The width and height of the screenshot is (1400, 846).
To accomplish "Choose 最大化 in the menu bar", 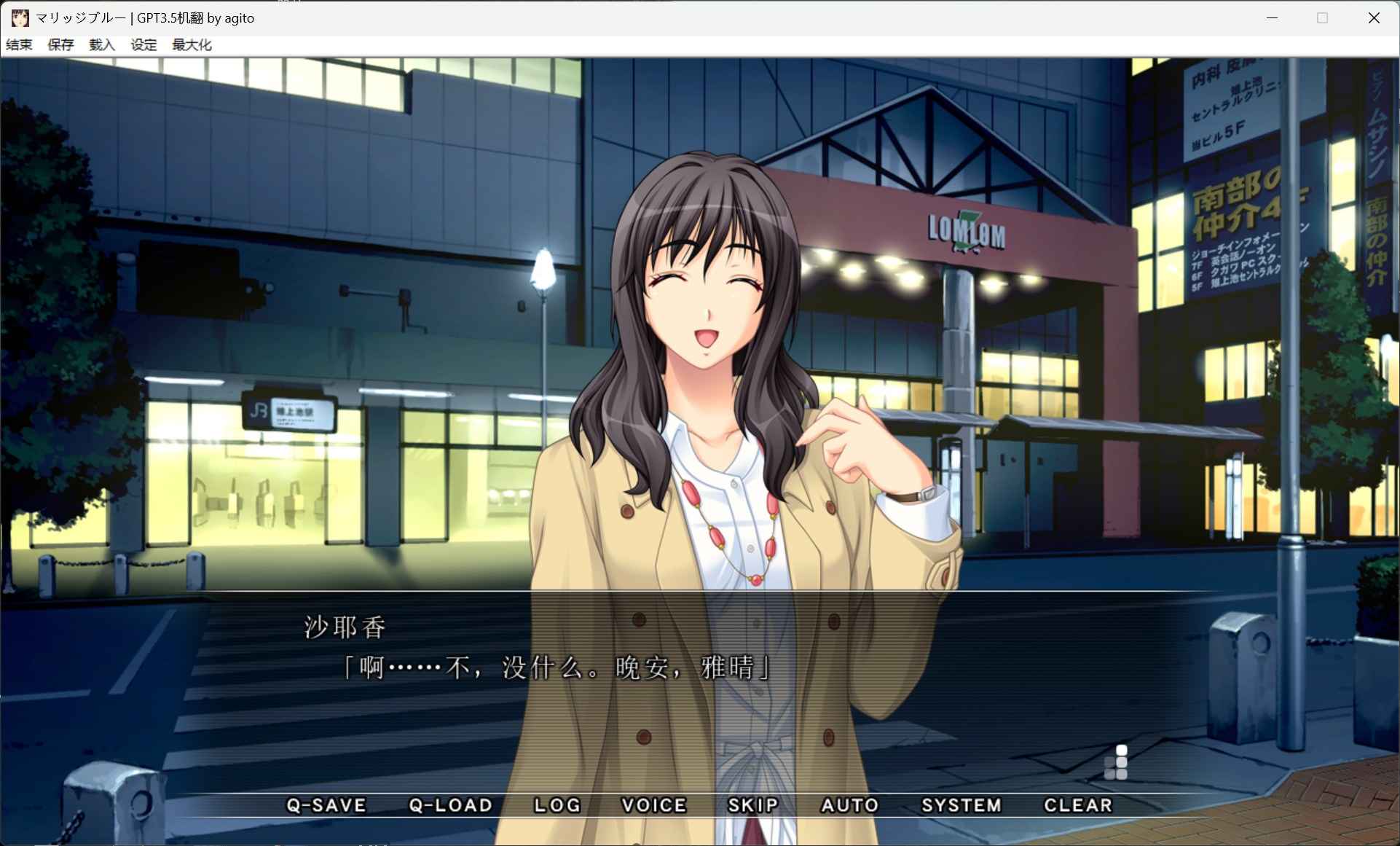I will point(192,45).
